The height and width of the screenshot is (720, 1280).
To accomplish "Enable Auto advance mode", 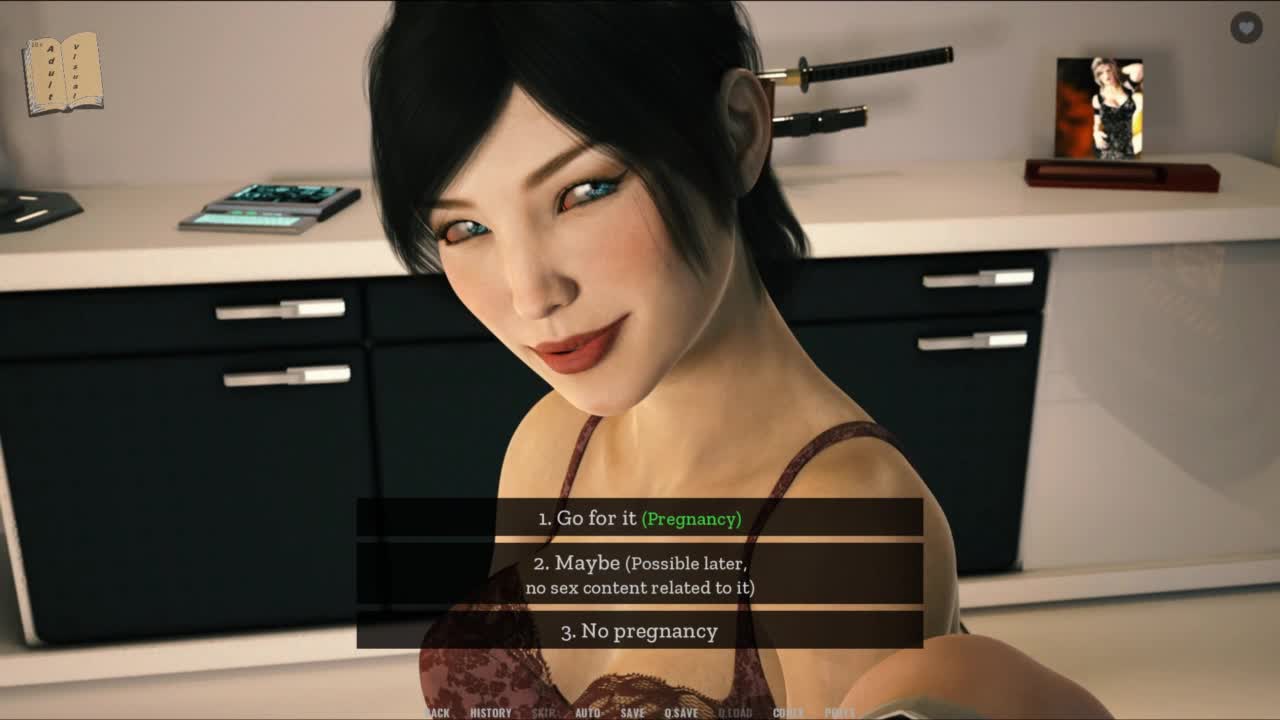I will (588, 713).
